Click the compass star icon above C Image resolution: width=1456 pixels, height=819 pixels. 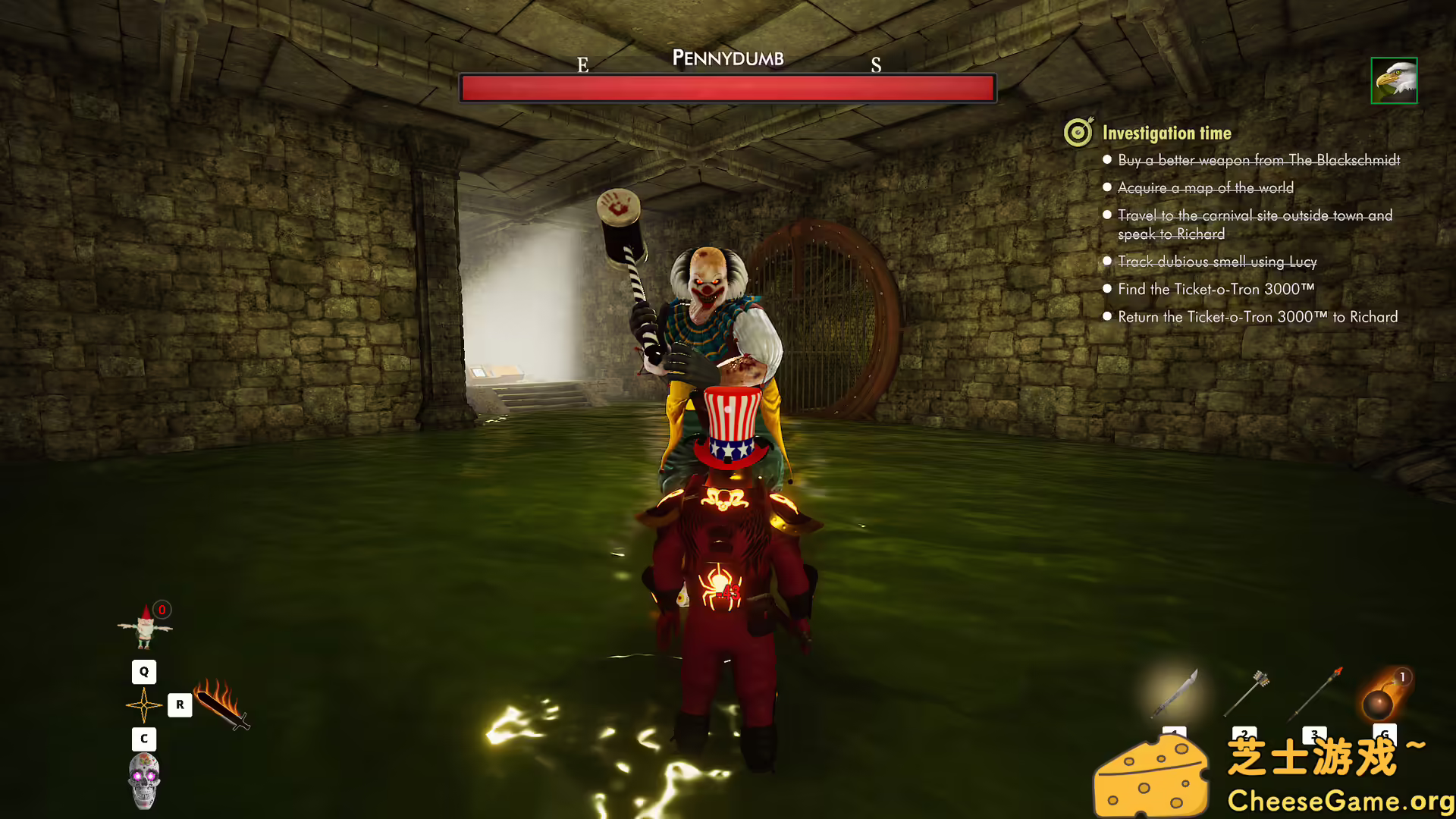point(143,705)
